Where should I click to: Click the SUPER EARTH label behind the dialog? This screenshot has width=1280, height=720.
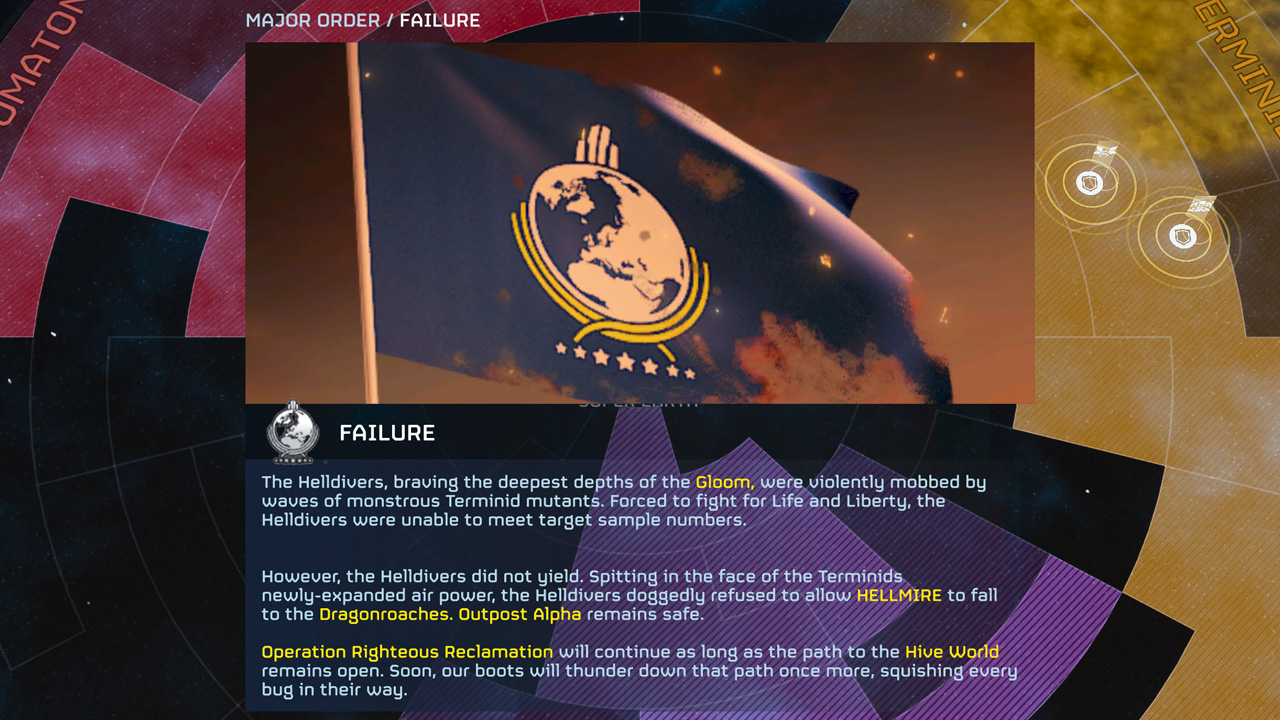tap(640, 403)
